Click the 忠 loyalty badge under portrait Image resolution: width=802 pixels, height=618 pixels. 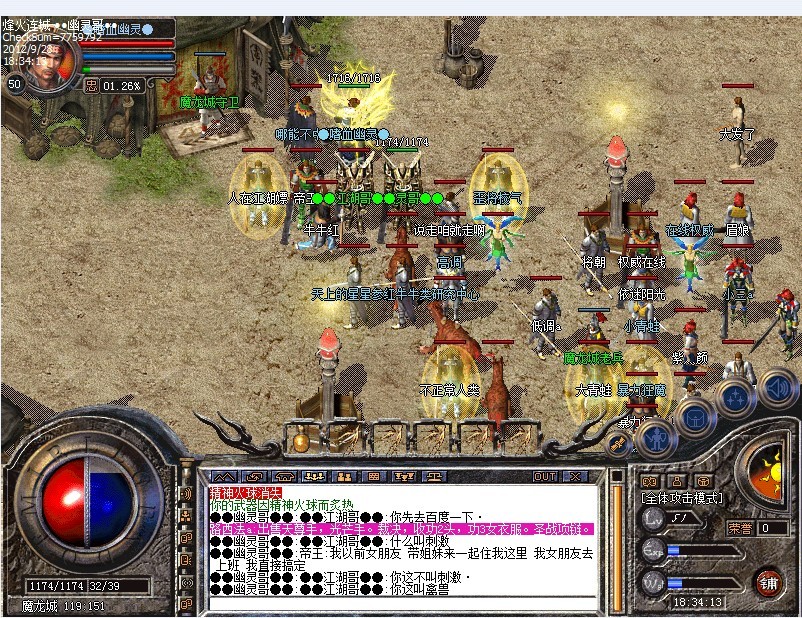[x=91, y=86]
